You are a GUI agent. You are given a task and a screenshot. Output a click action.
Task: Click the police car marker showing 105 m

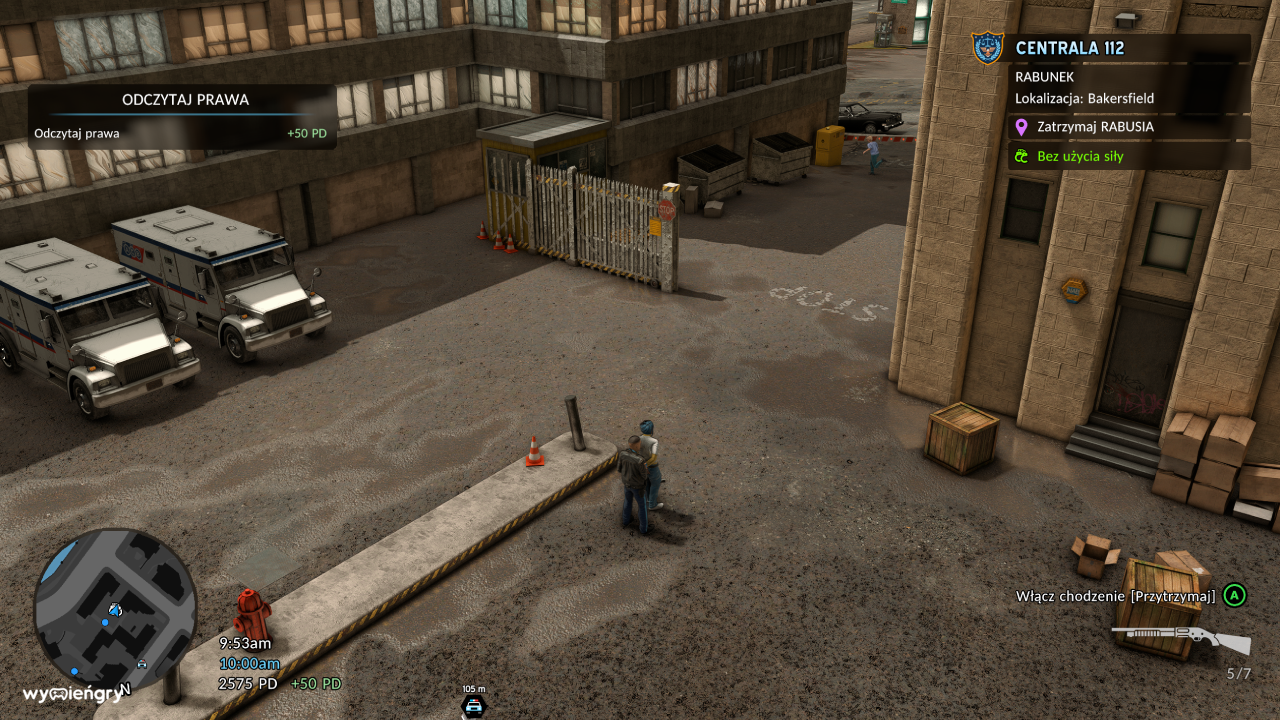pyautogui.click(x=473, y=704)
